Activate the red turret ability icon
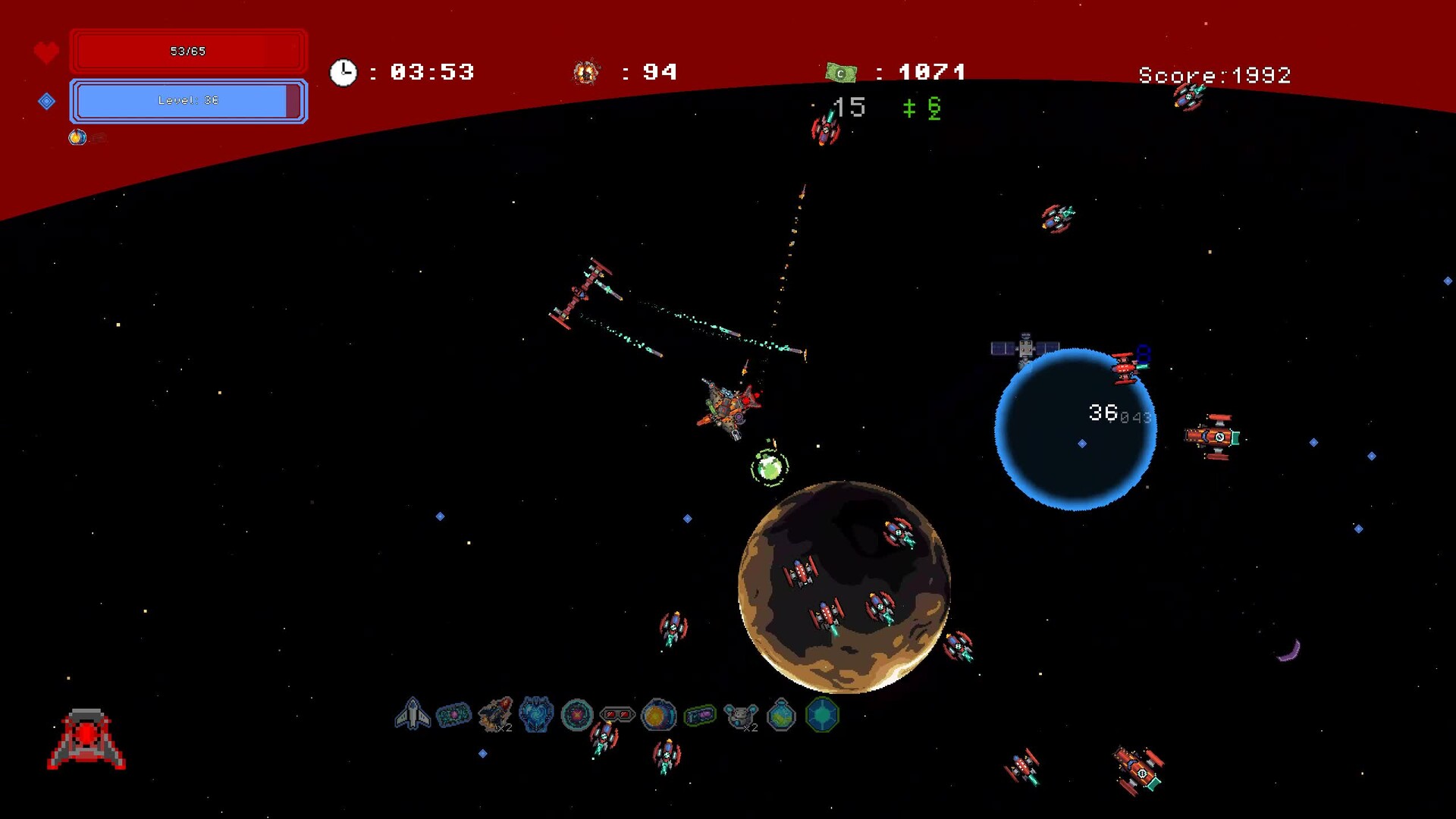 pyautogui.click(x=86, y=739)
